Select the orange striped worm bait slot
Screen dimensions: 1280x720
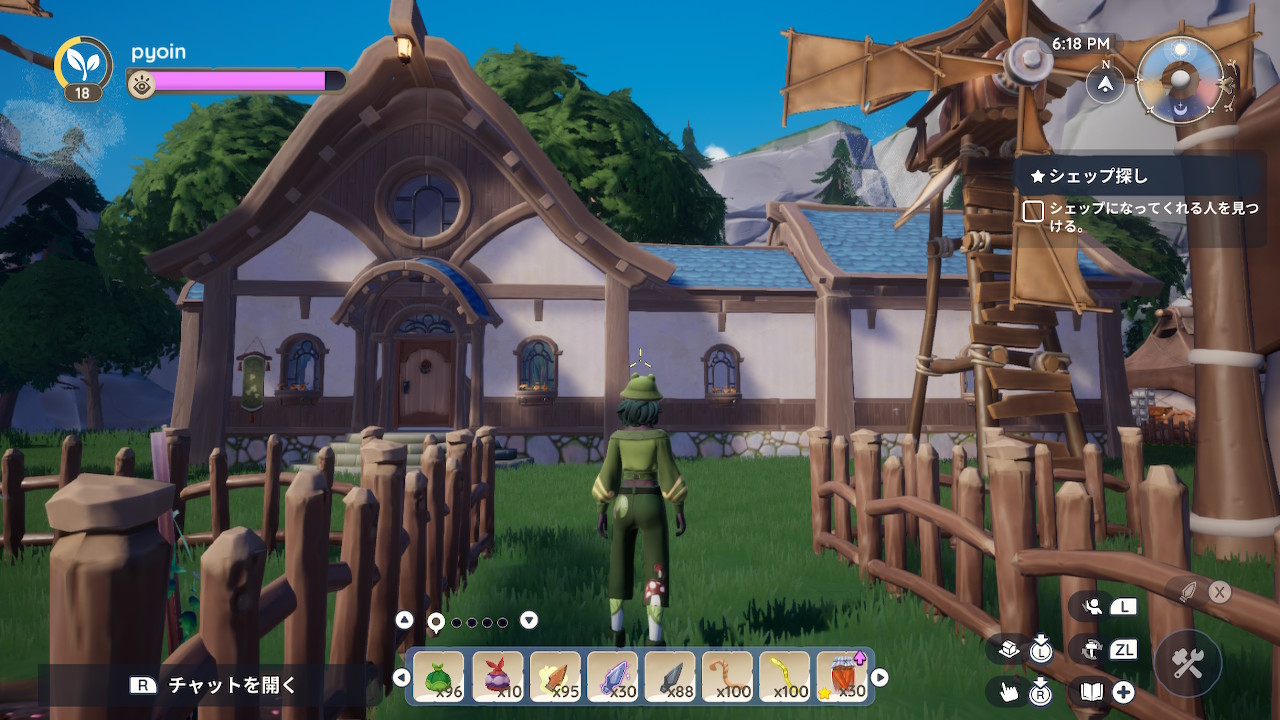727,677
